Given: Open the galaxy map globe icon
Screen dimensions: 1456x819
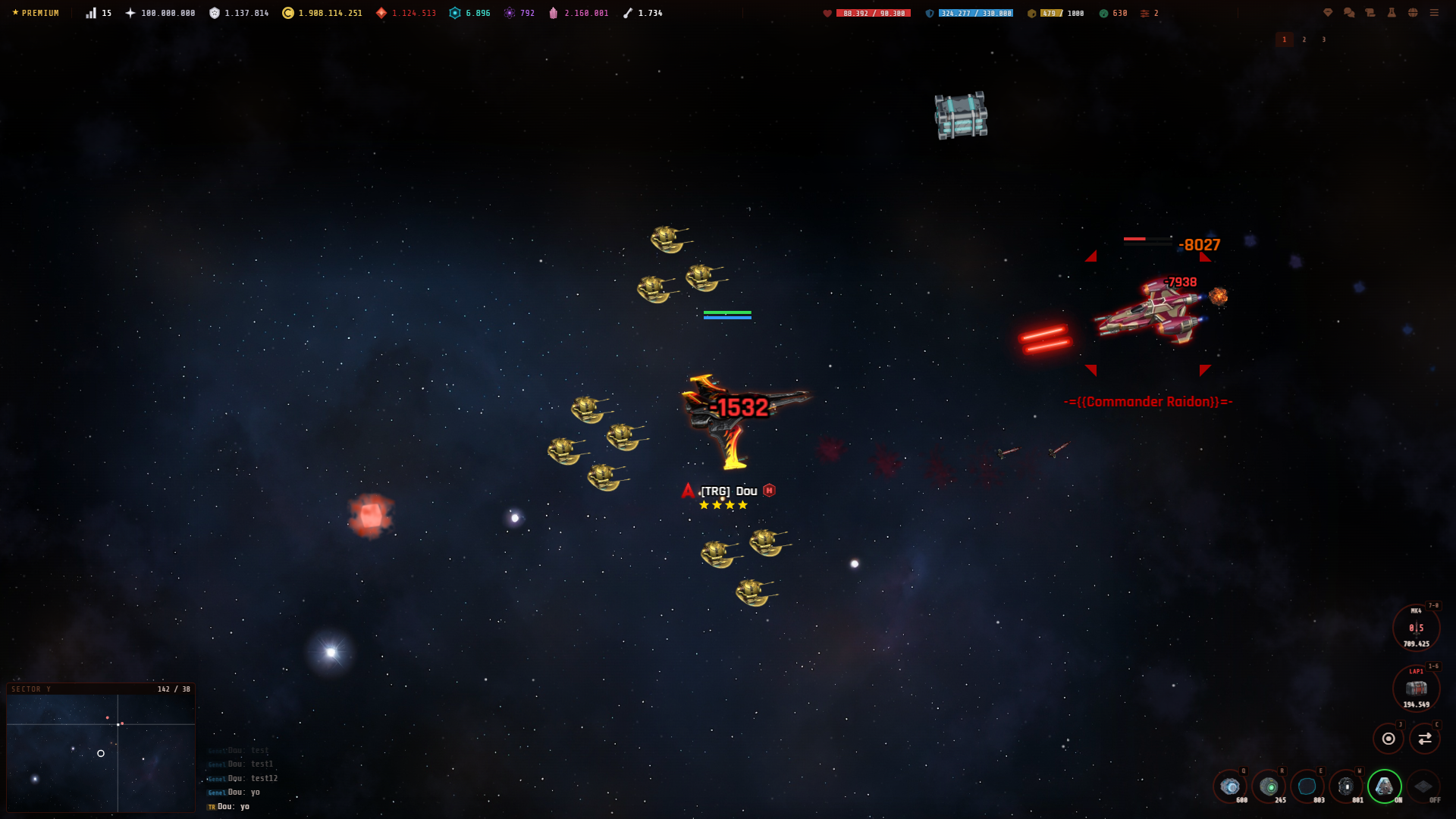Looking at the screenshot, I should coord(1413,13).
